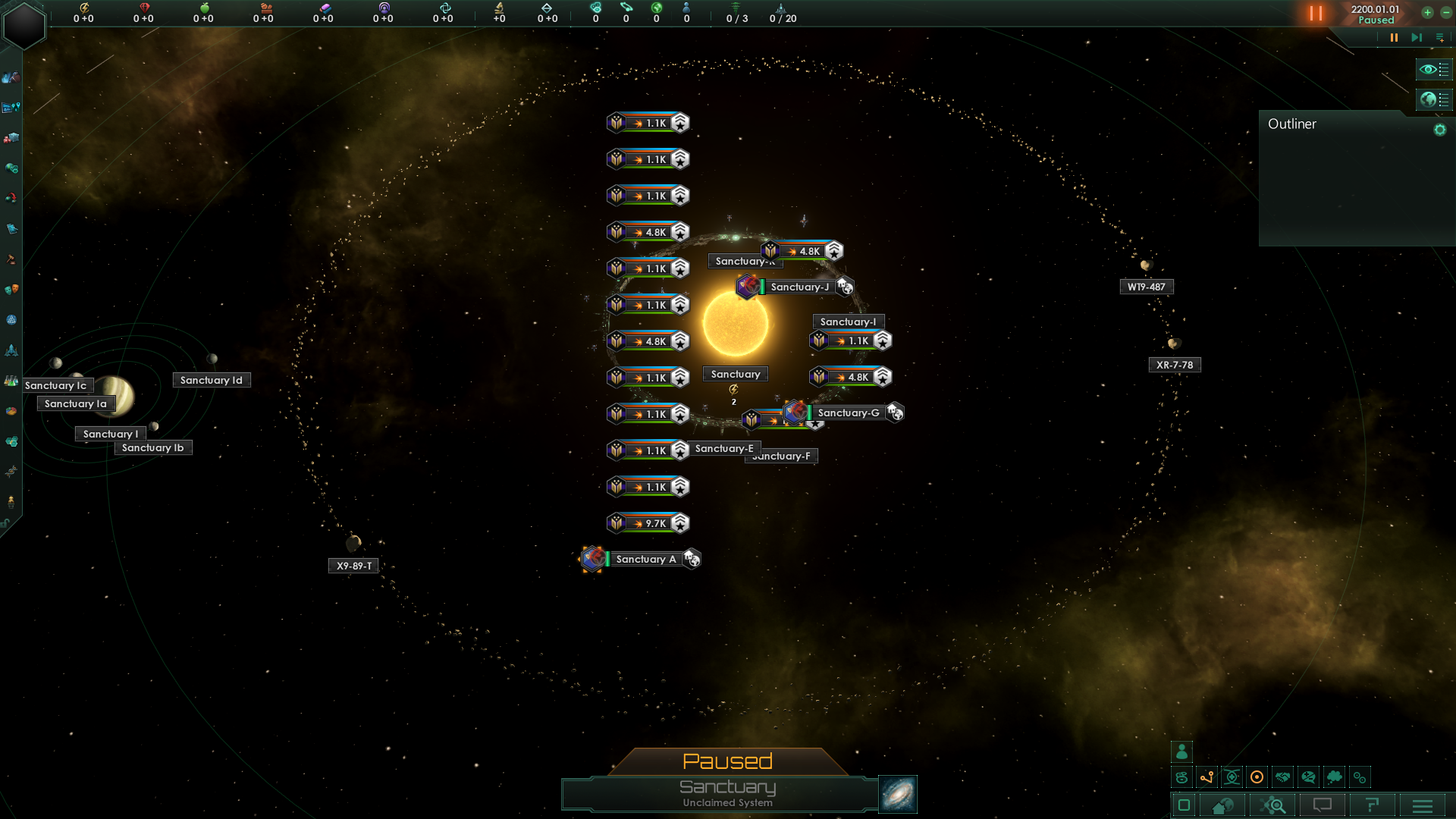Open the system search magnifier button
Viewport: 1456px width, 819px height.
click(1274, 805)
